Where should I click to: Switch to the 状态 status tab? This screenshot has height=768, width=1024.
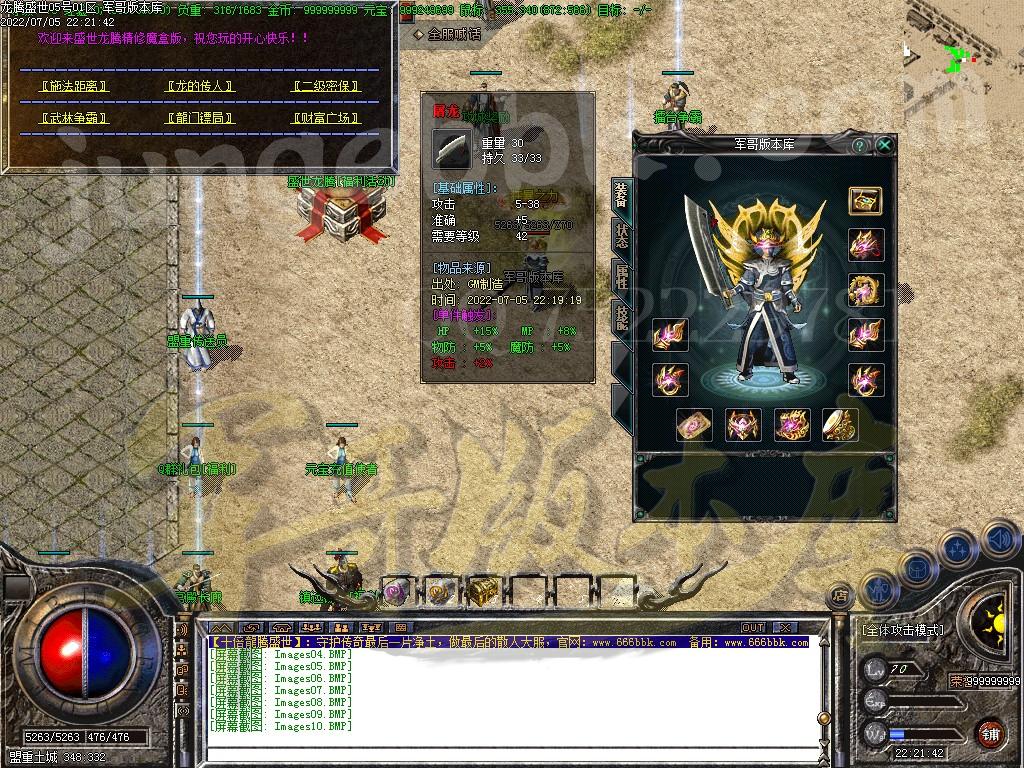(622, 236)
